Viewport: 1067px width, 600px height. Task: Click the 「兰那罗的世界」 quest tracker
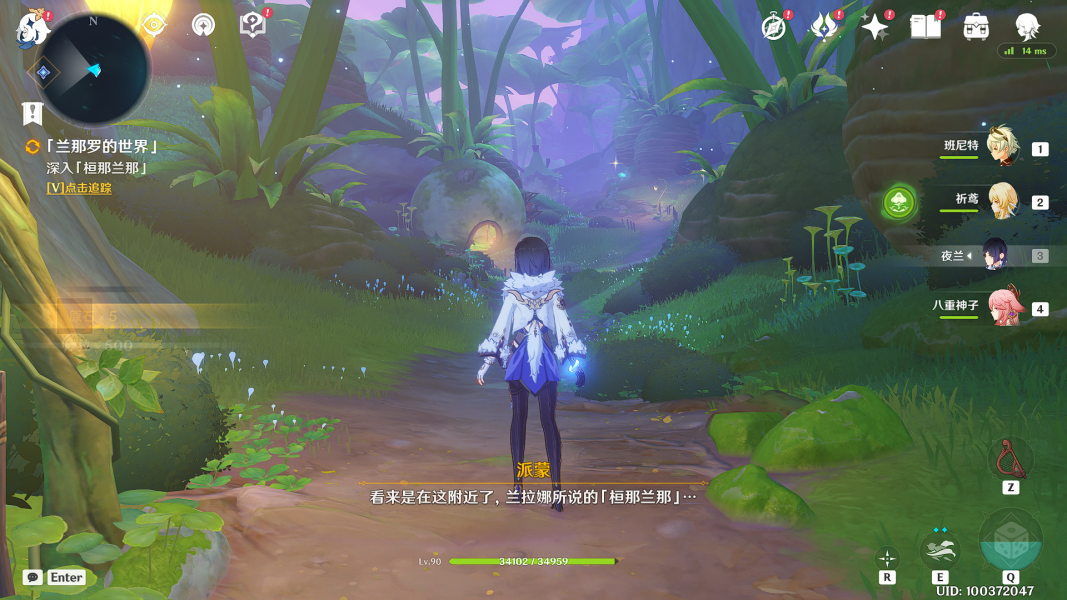coord(101,147)
